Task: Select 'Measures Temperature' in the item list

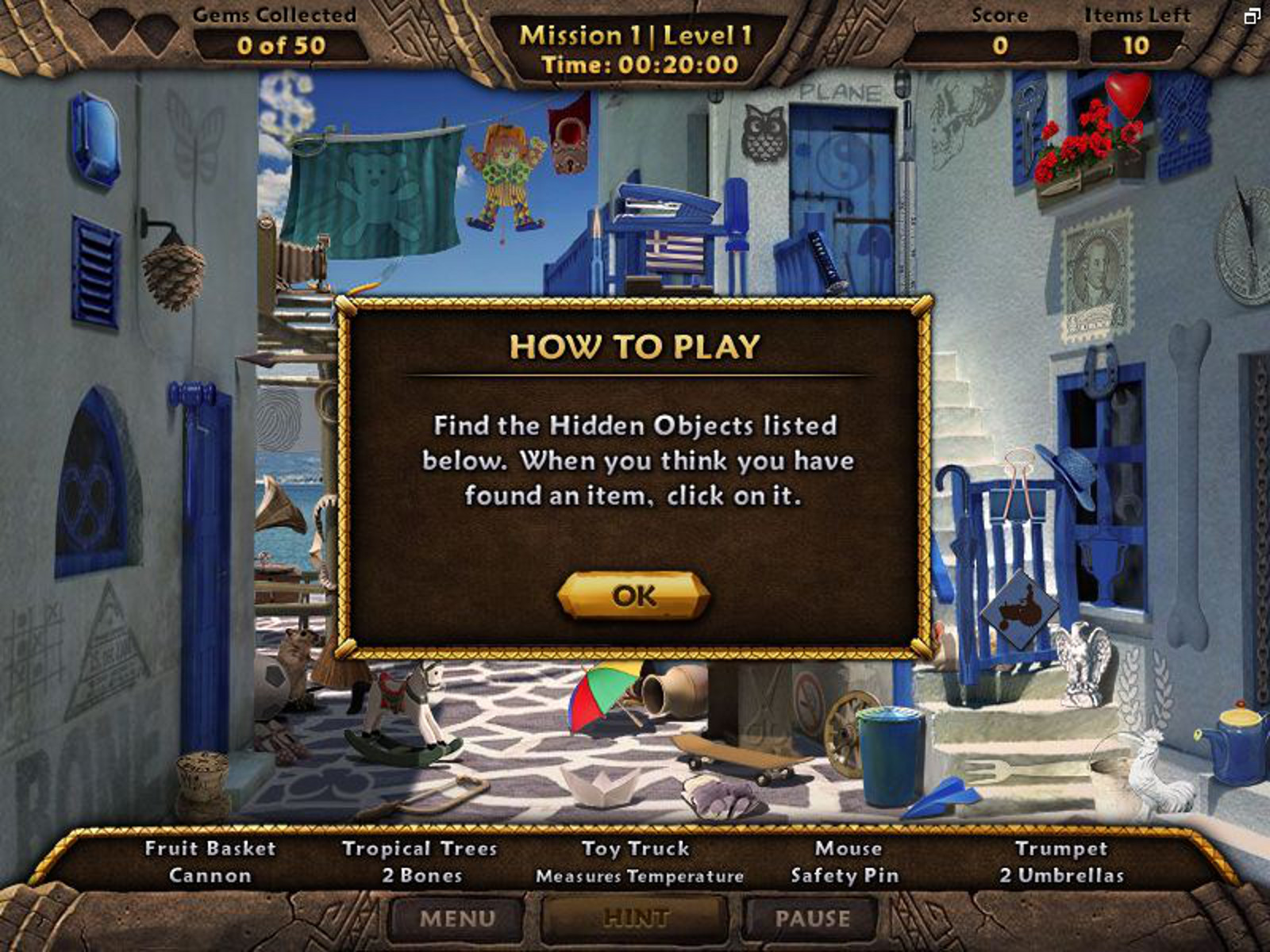Action: click(640, 877)
